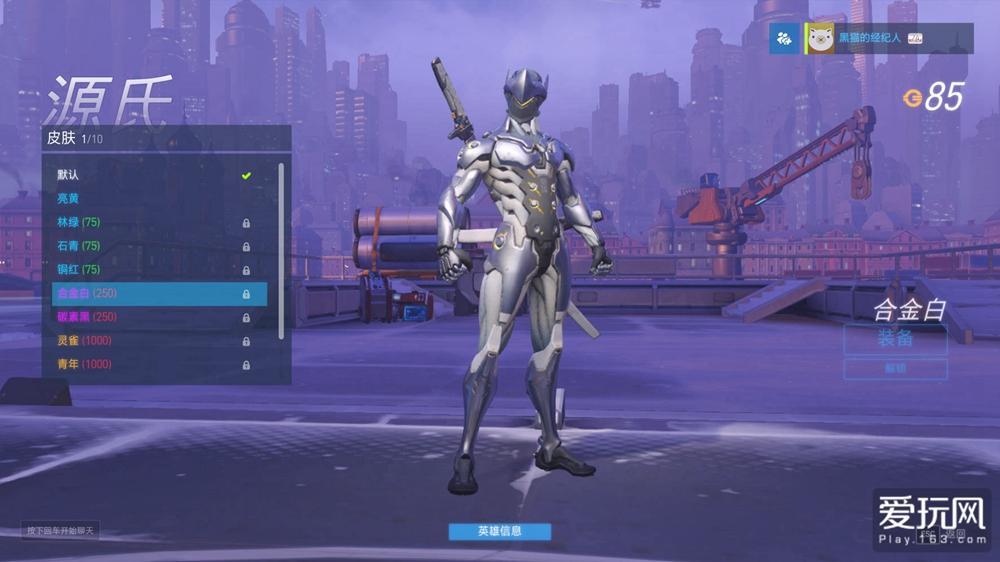Select the highlighted 合金白 (250) skin
Screen dimensions: 1000x562
[158, 294]
